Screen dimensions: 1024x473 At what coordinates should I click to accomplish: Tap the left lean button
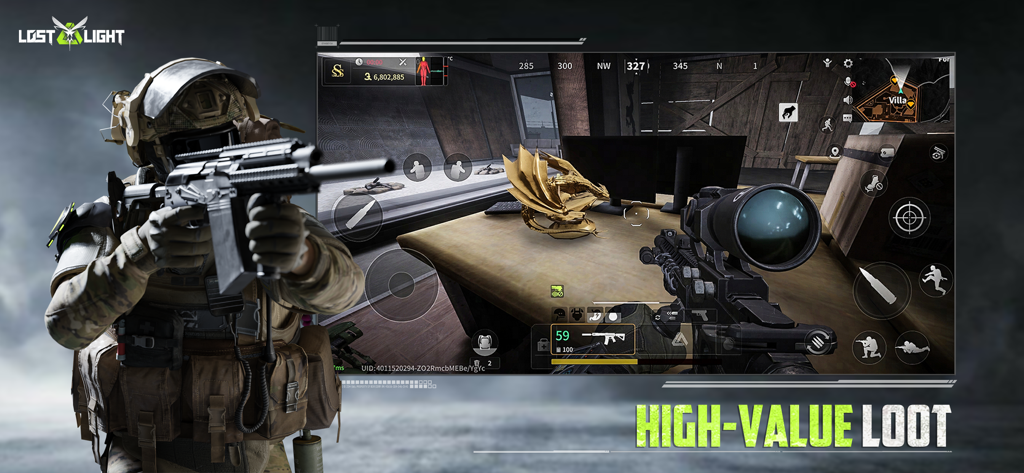[x=417, y=167]
